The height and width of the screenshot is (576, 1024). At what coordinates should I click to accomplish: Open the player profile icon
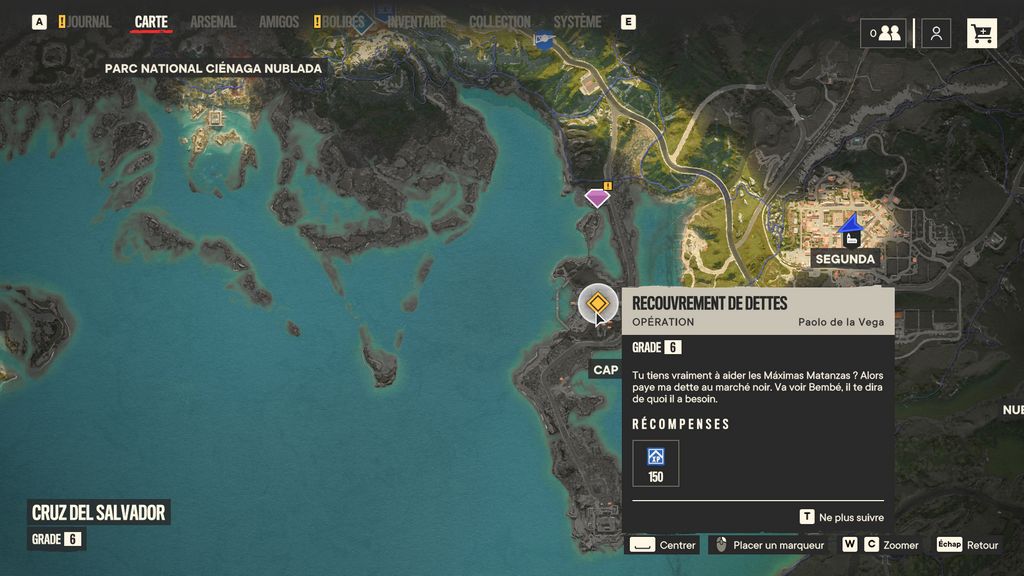point(936,33)
